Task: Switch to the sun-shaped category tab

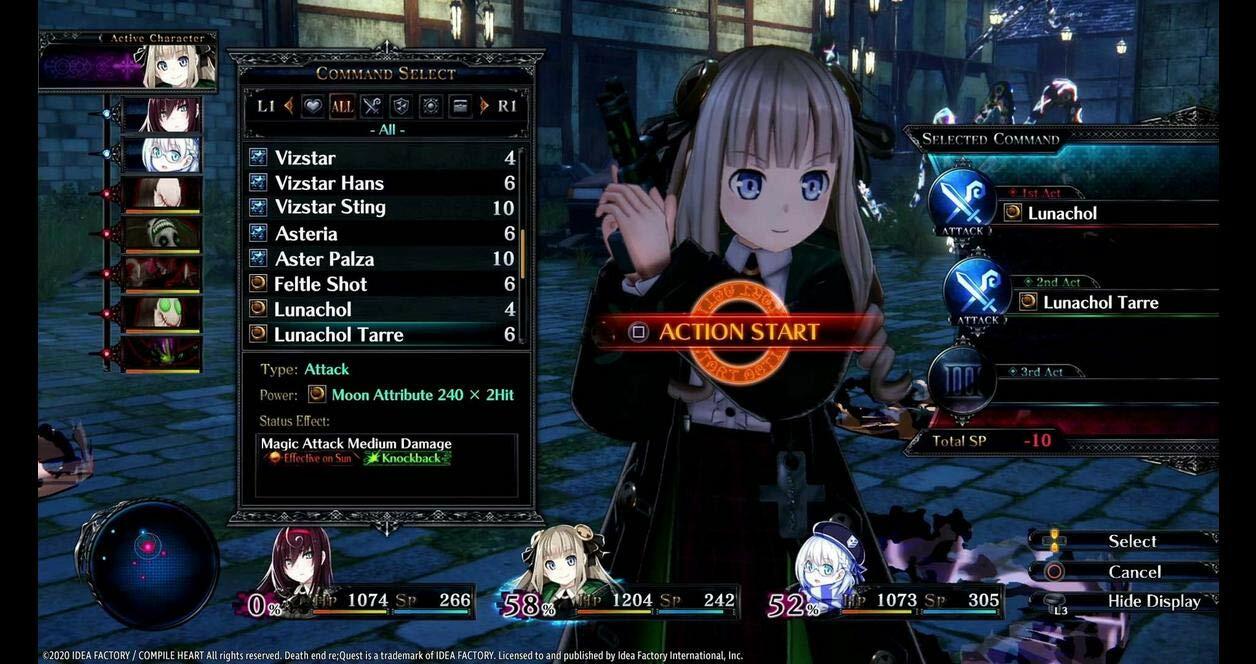Action: point(430,106)
